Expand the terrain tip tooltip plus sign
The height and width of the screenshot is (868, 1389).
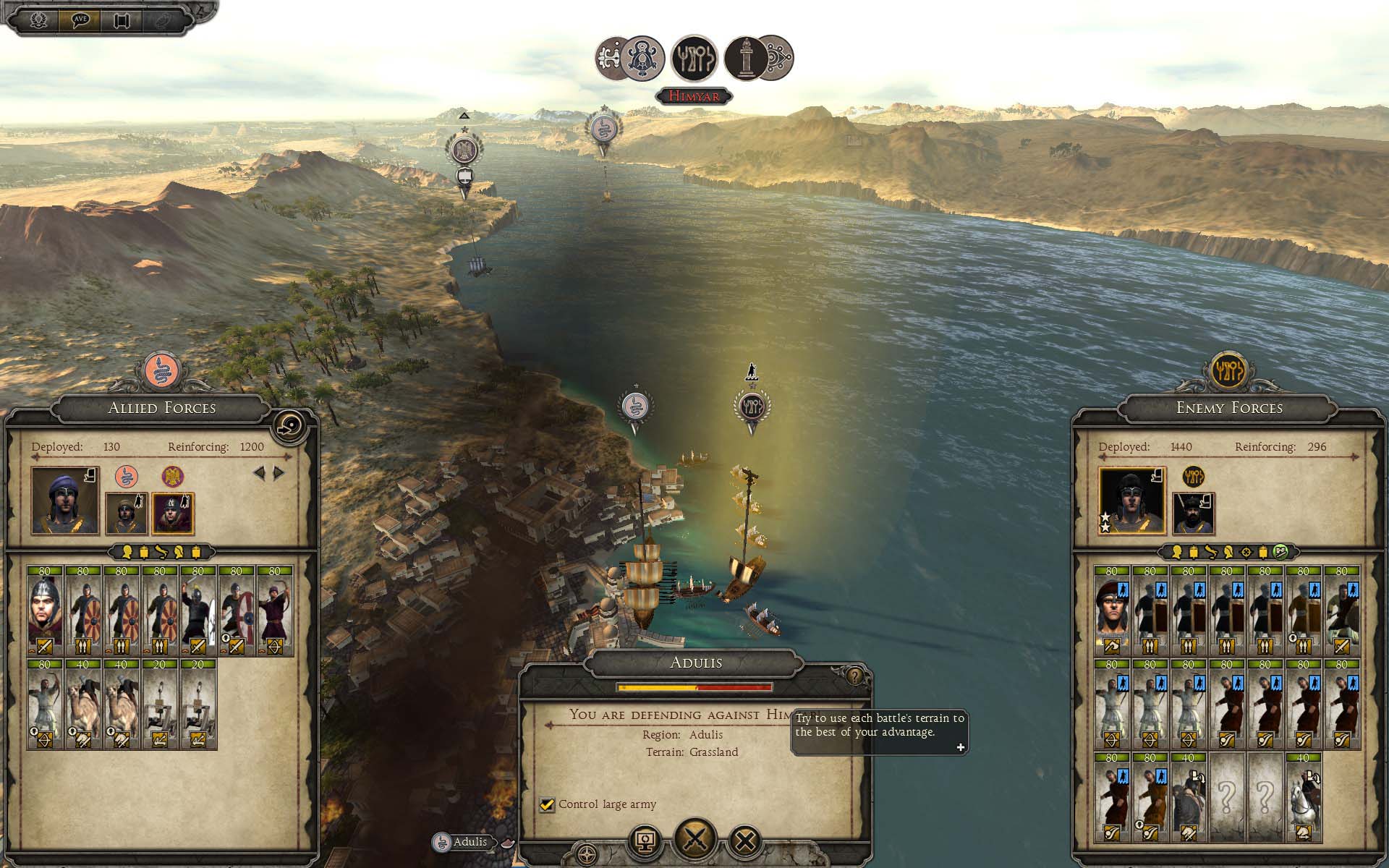tap(960, 747)
